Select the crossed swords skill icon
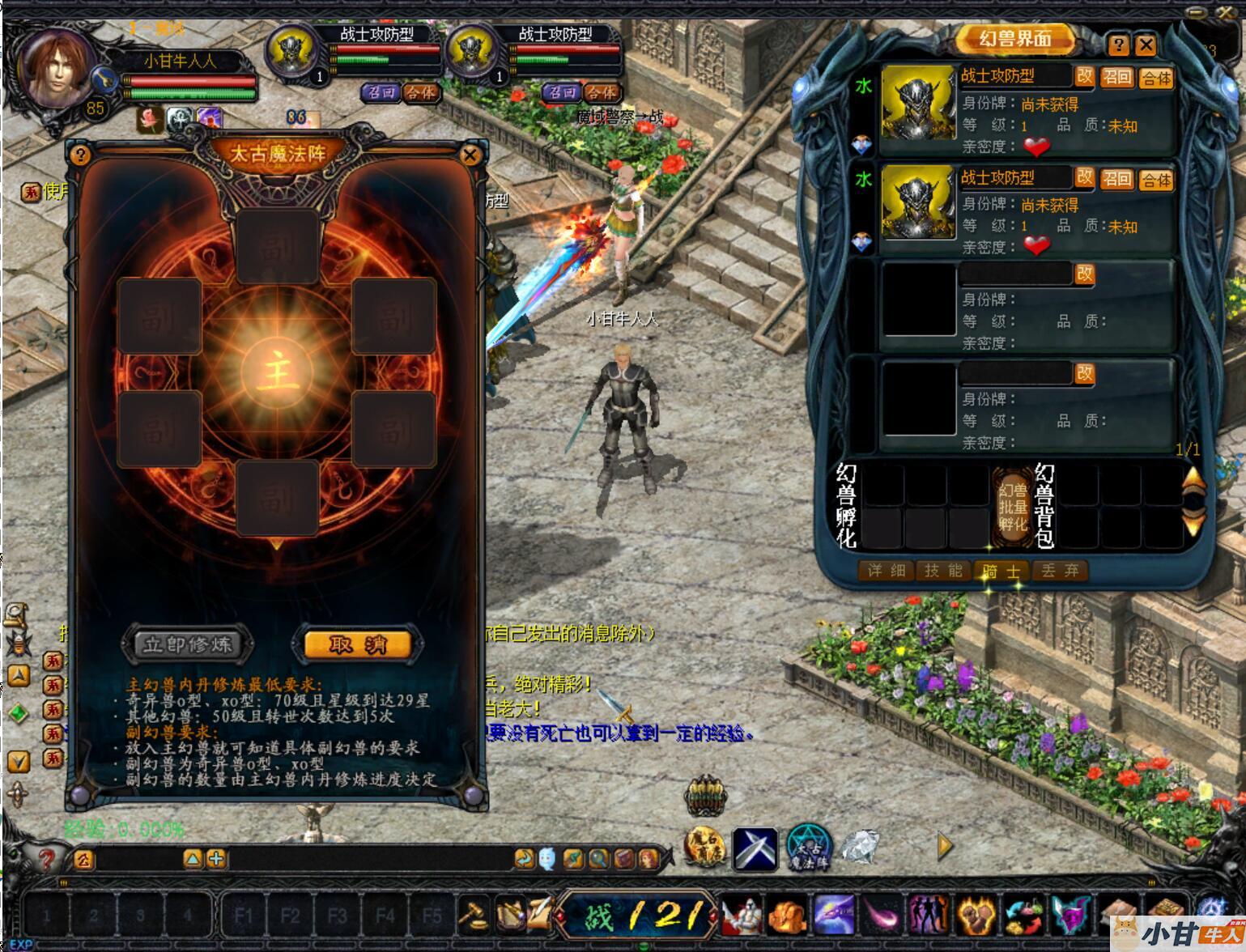Screen dimensions: 1246x952 coord(755,848)
